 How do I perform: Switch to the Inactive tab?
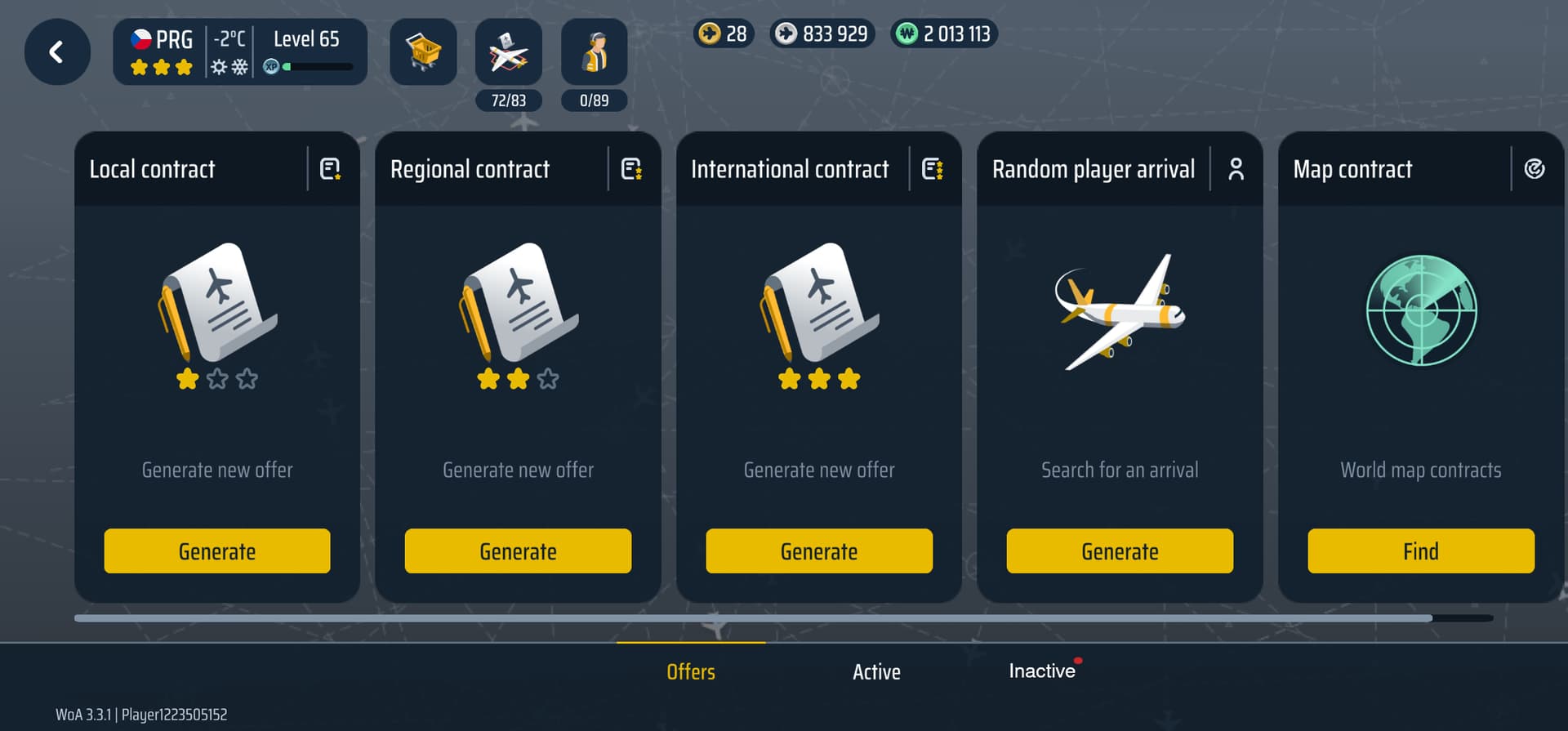pyautogui.click(x=1041, y=671)
